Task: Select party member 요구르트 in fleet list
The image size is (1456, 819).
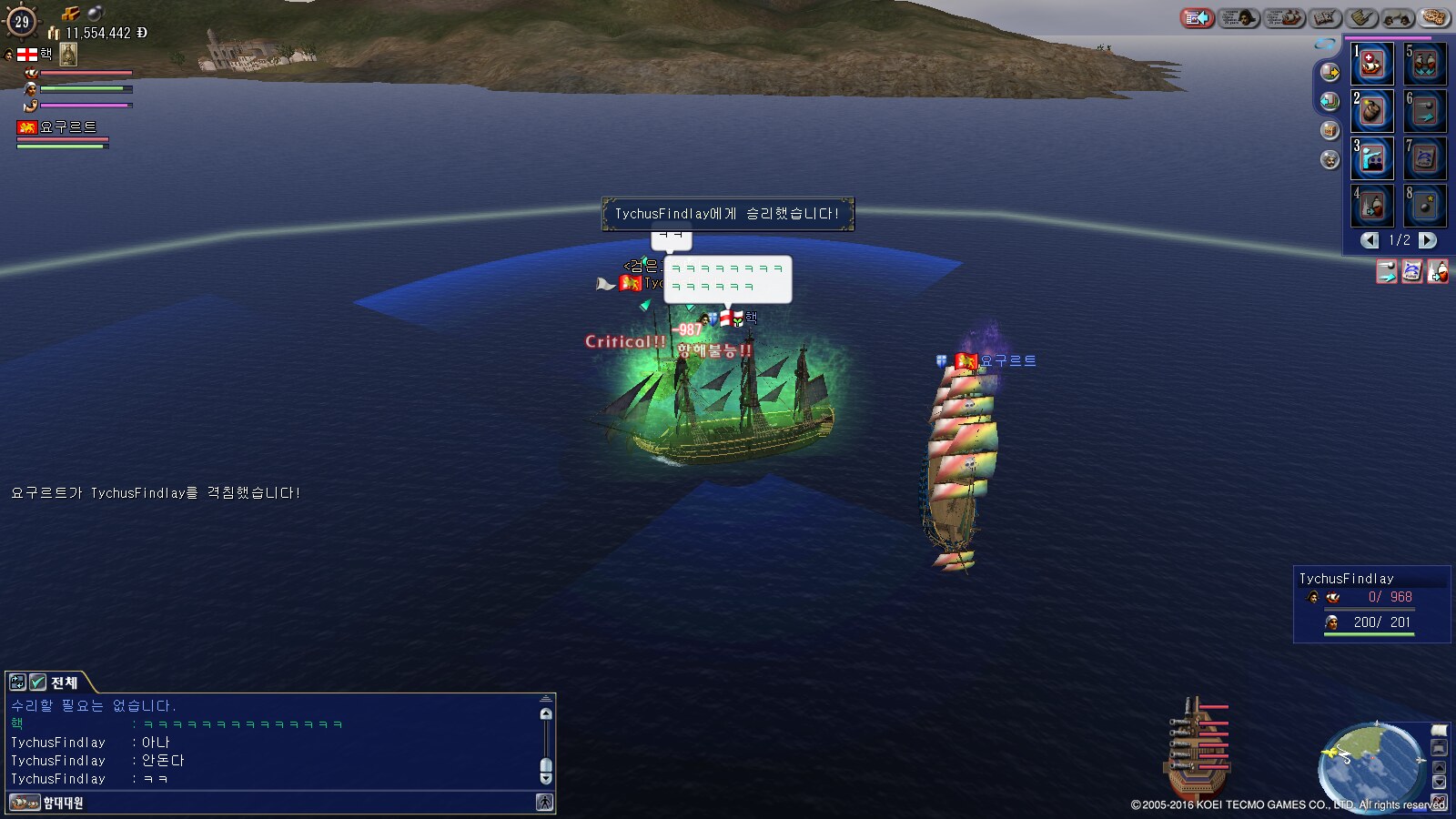Action: (67, 127)
